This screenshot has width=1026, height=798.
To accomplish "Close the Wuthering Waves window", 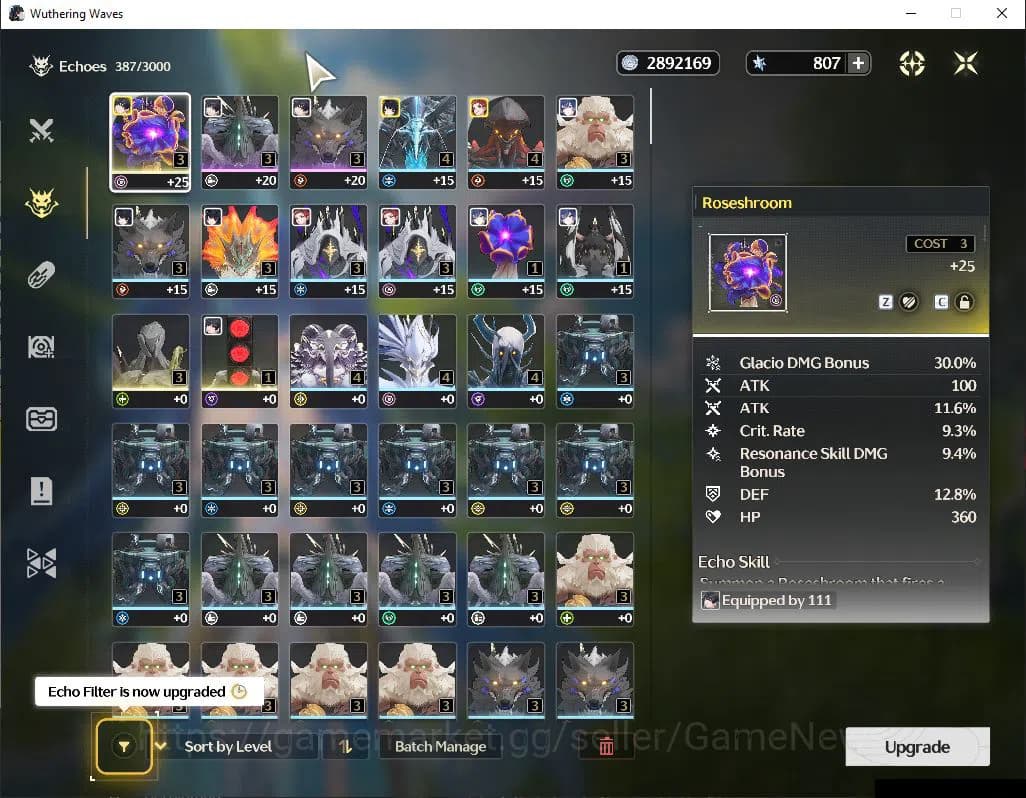I will click(x=1002, y=14).
